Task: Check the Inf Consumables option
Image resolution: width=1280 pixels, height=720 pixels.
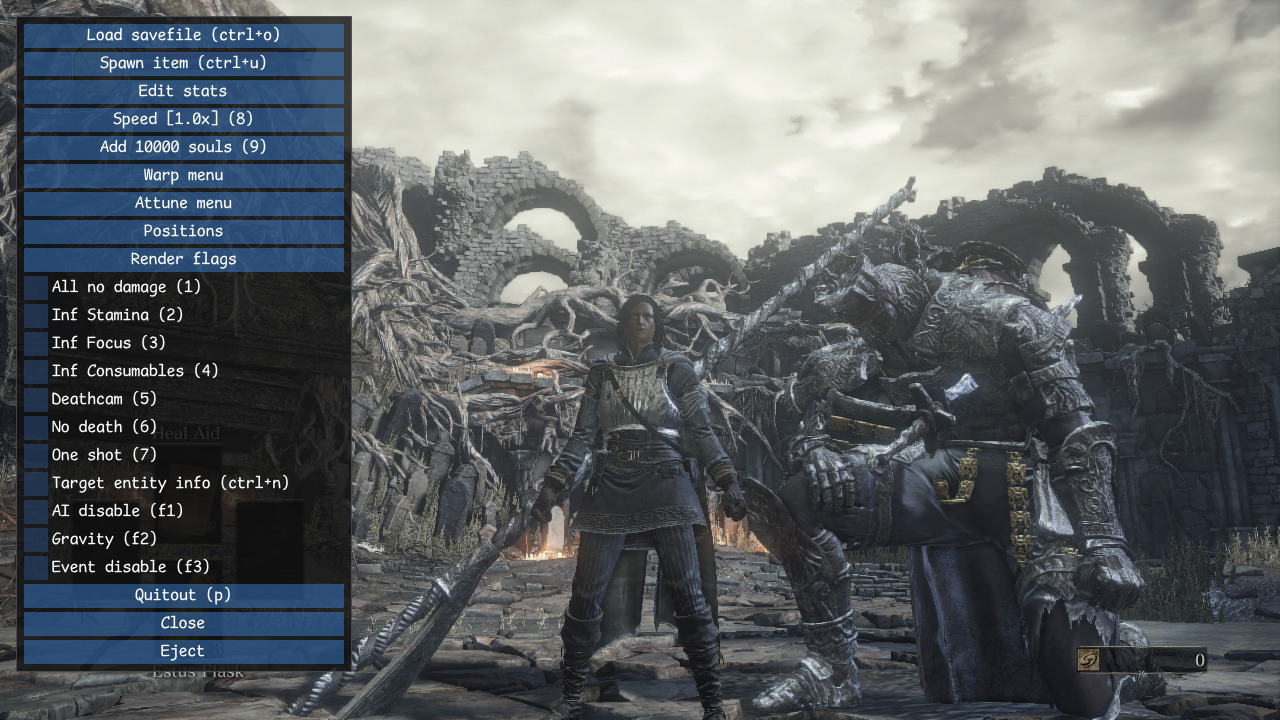Action: point(36,371)
